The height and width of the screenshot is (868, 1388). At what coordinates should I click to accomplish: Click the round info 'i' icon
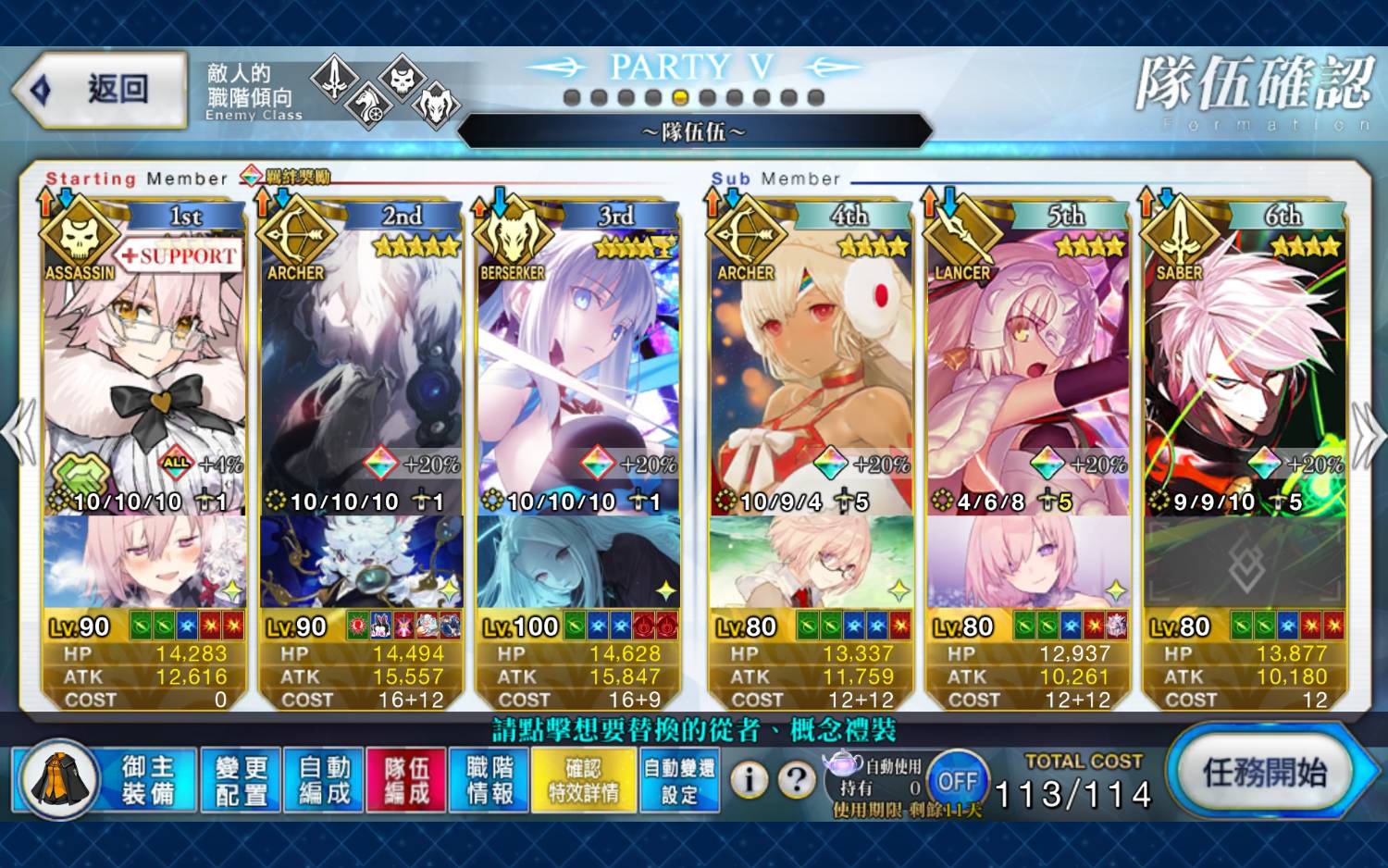tap(750, 780)
